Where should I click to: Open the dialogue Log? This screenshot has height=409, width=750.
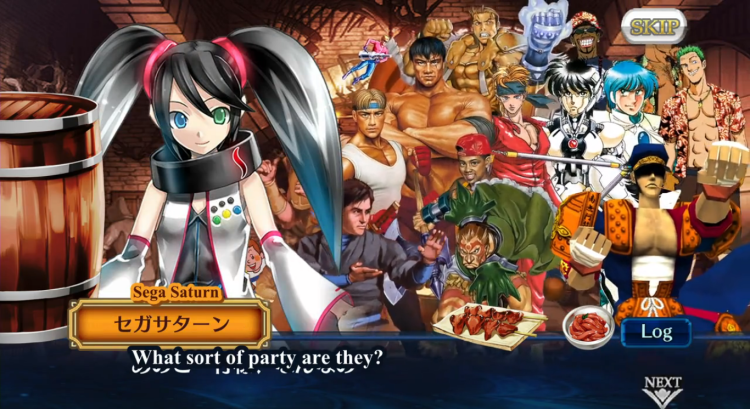coord(656,332)
